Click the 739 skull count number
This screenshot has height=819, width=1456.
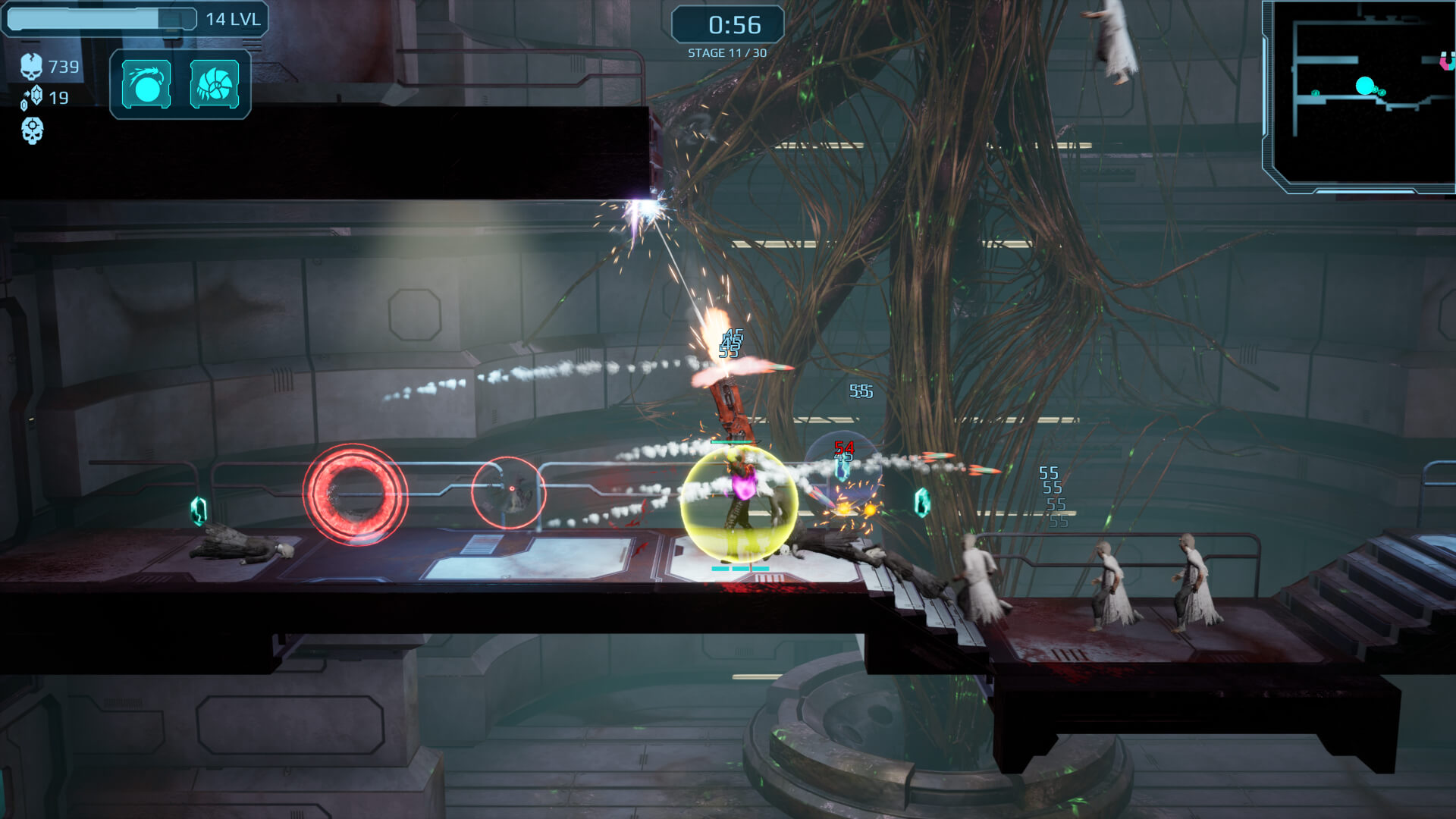63,67
